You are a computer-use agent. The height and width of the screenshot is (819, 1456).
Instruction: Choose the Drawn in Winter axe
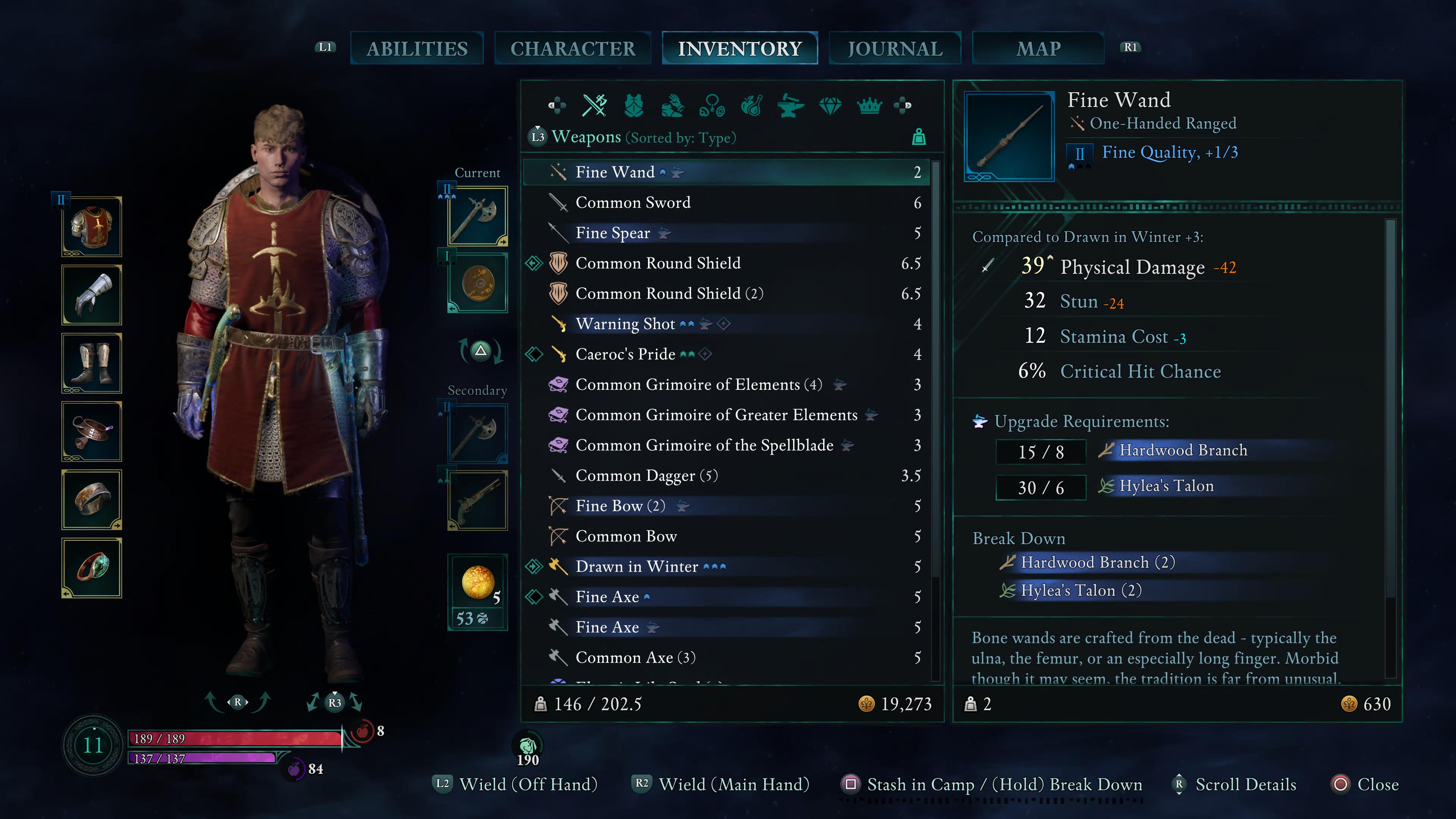637,566
